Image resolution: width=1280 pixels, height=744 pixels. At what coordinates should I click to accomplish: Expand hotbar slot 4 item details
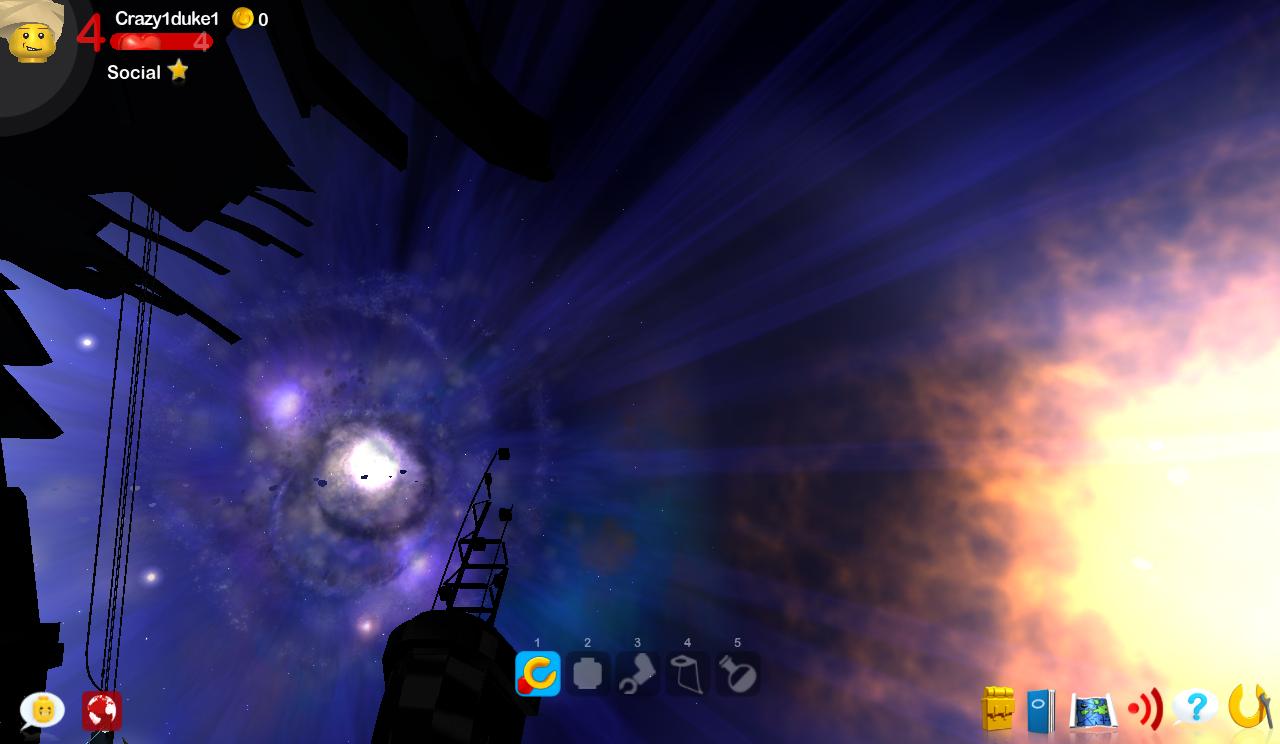pos(688,674)
